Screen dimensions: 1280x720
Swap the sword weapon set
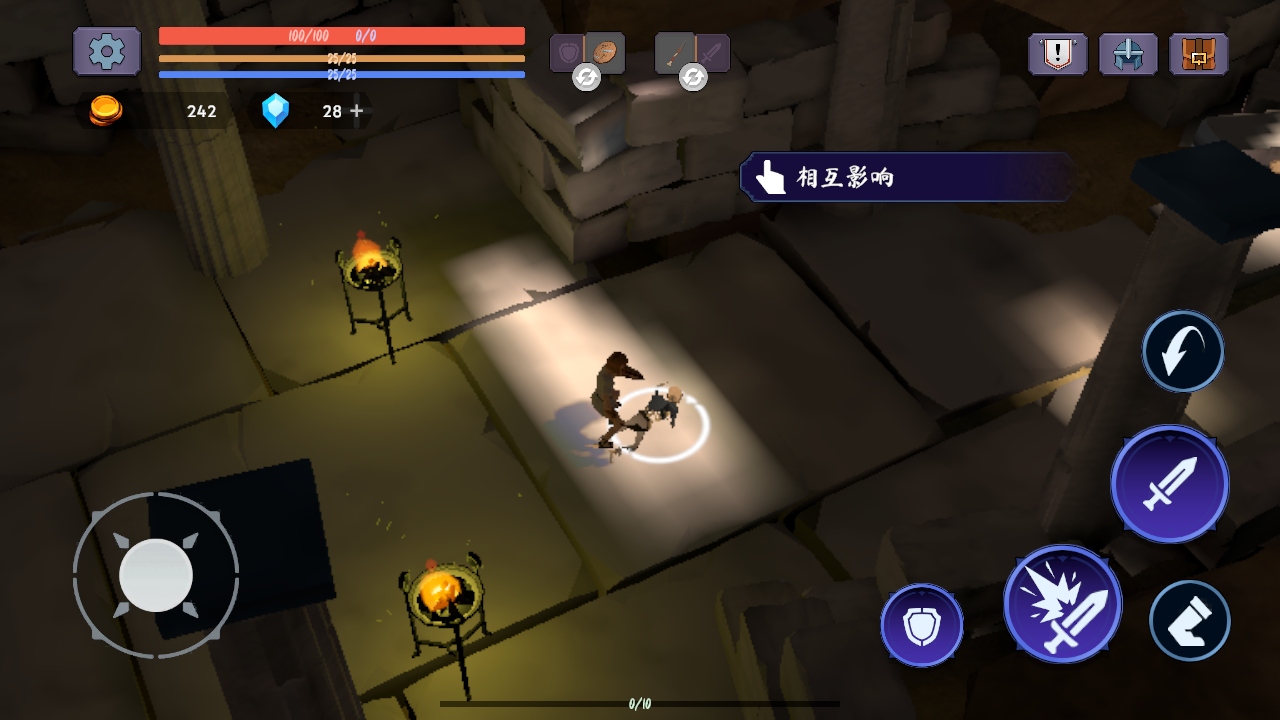pos(693,76)
